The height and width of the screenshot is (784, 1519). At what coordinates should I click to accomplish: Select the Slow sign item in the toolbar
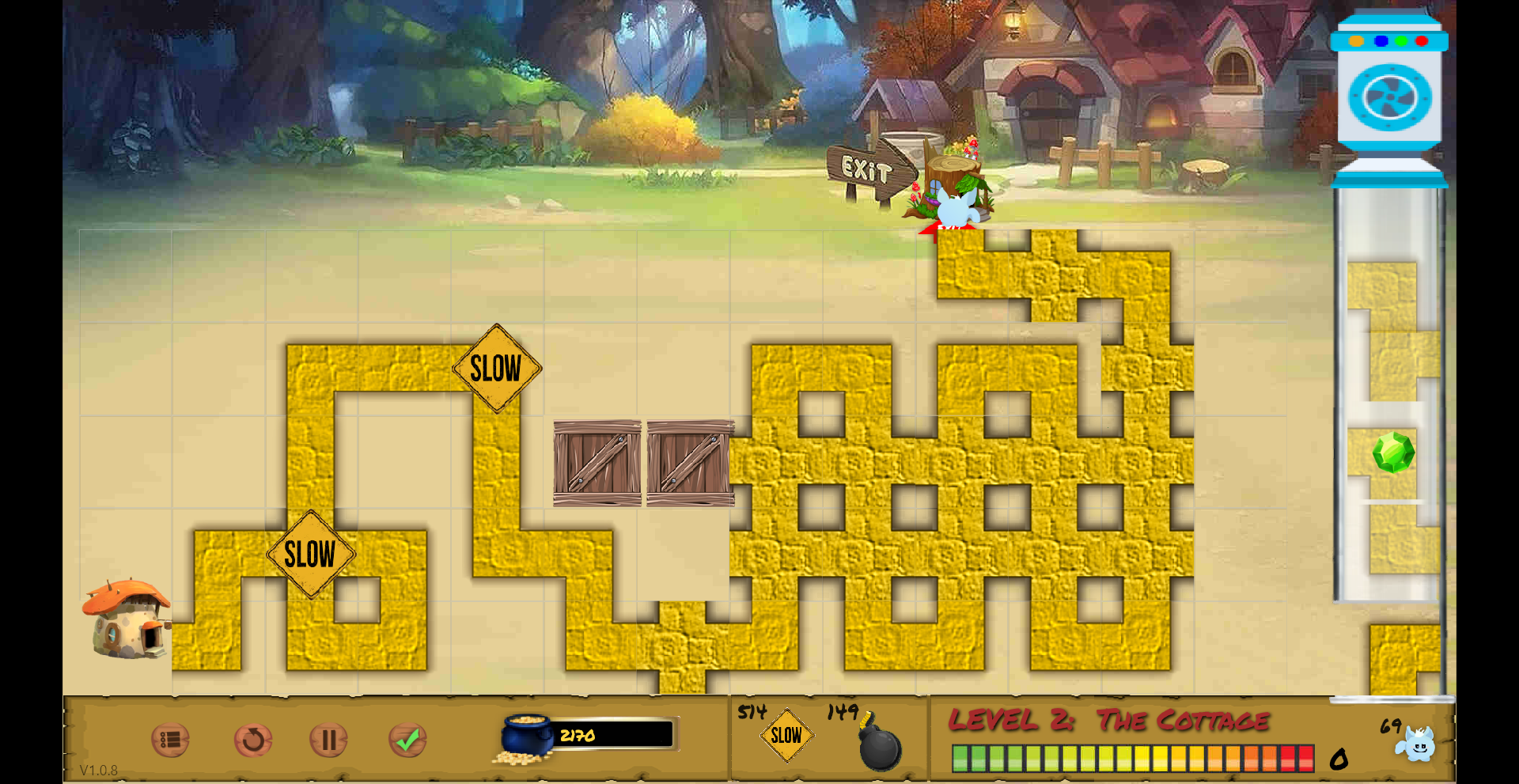786,736
